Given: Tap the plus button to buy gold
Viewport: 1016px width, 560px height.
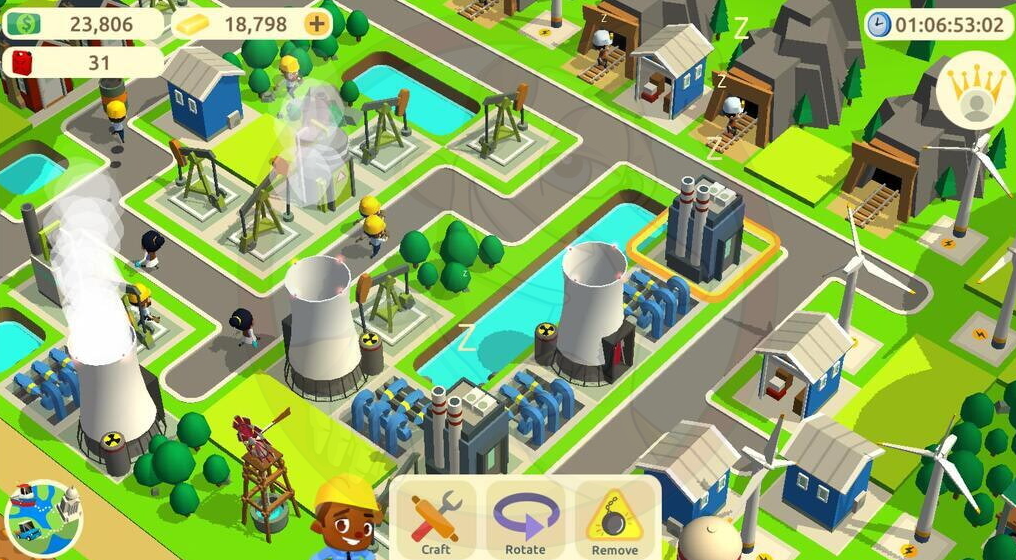Looking at the screenshot, I should (318, 24).
